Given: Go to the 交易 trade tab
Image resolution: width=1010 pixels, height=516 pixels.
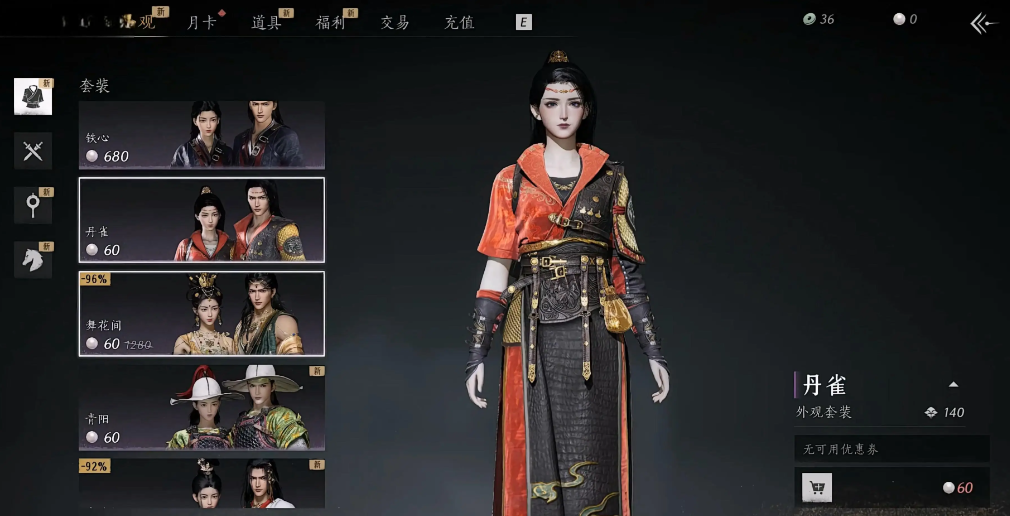Looking at the screenshot, I should [x=395, y=22].
